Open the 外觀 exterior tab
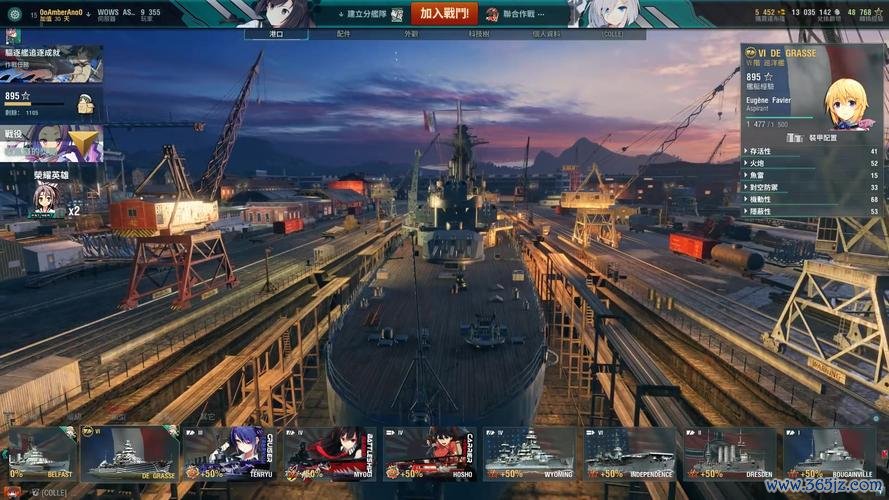889x500 pixels. click(411, 34)
